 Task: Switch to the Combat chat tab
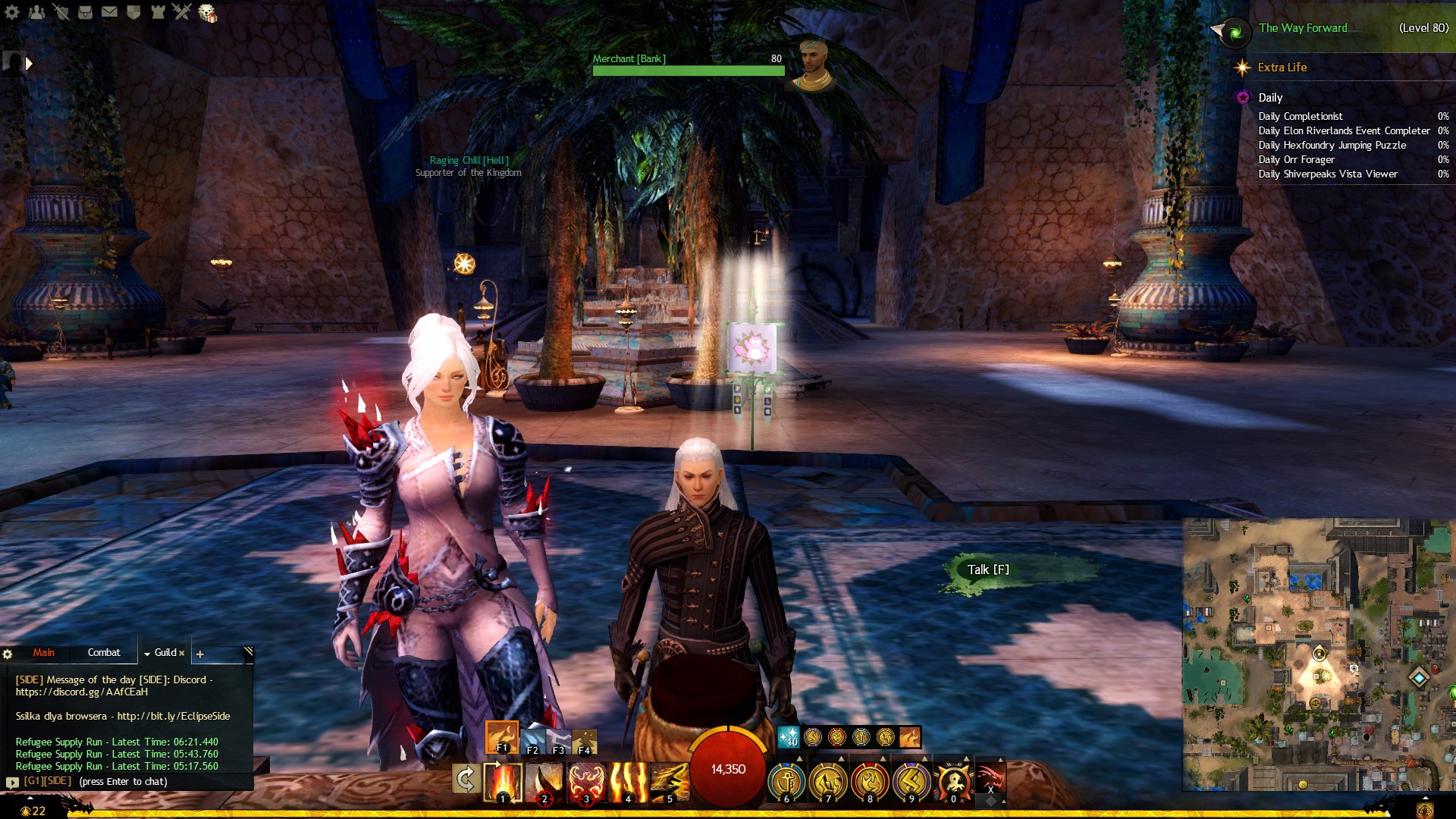click(x=104, y=652)
